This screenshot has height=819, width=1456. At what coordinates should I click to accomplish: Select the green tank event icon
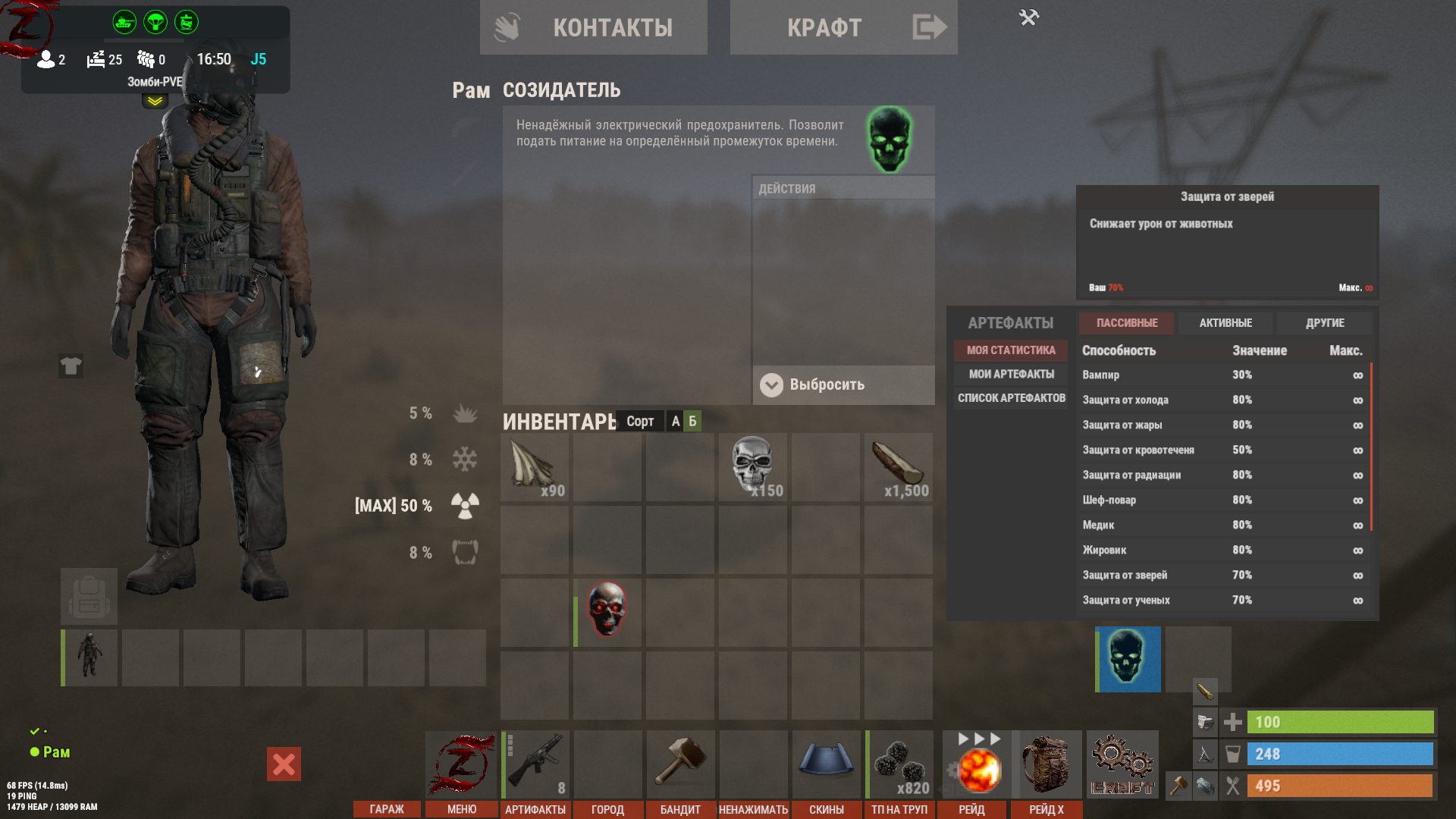[123, 22]
